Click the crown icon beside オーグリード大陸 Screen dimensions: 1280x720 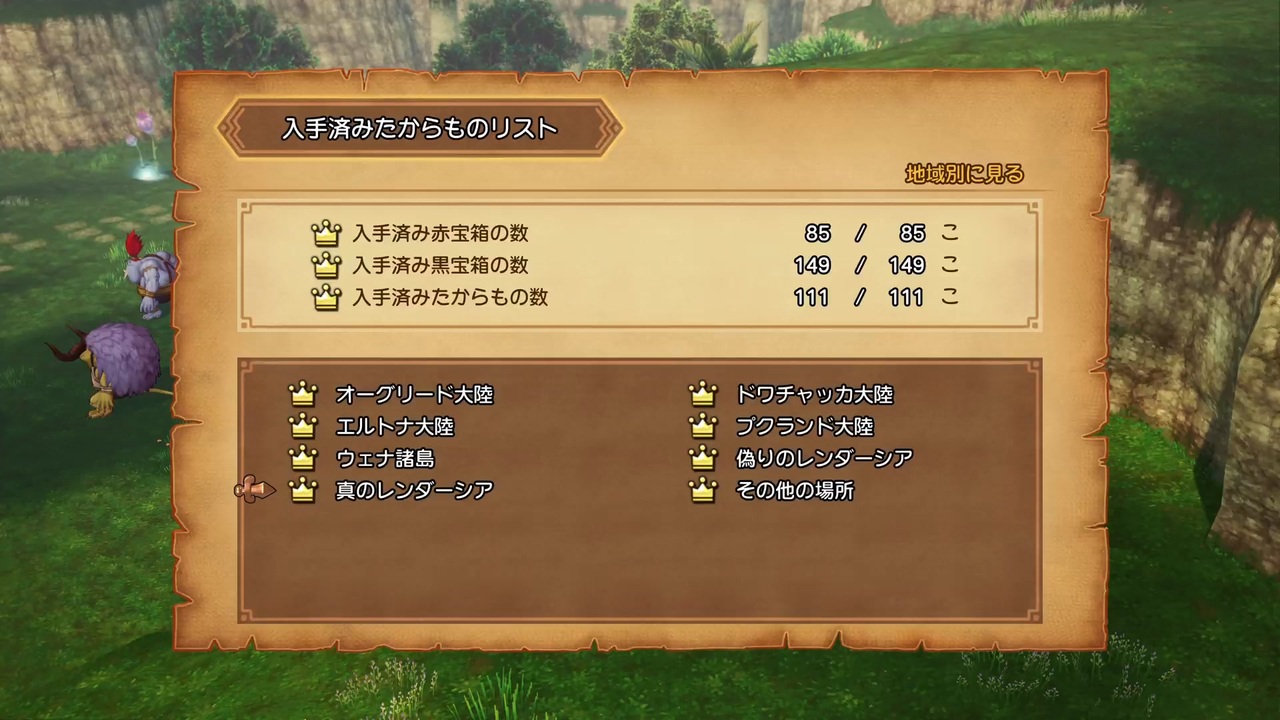coord(304,394)
